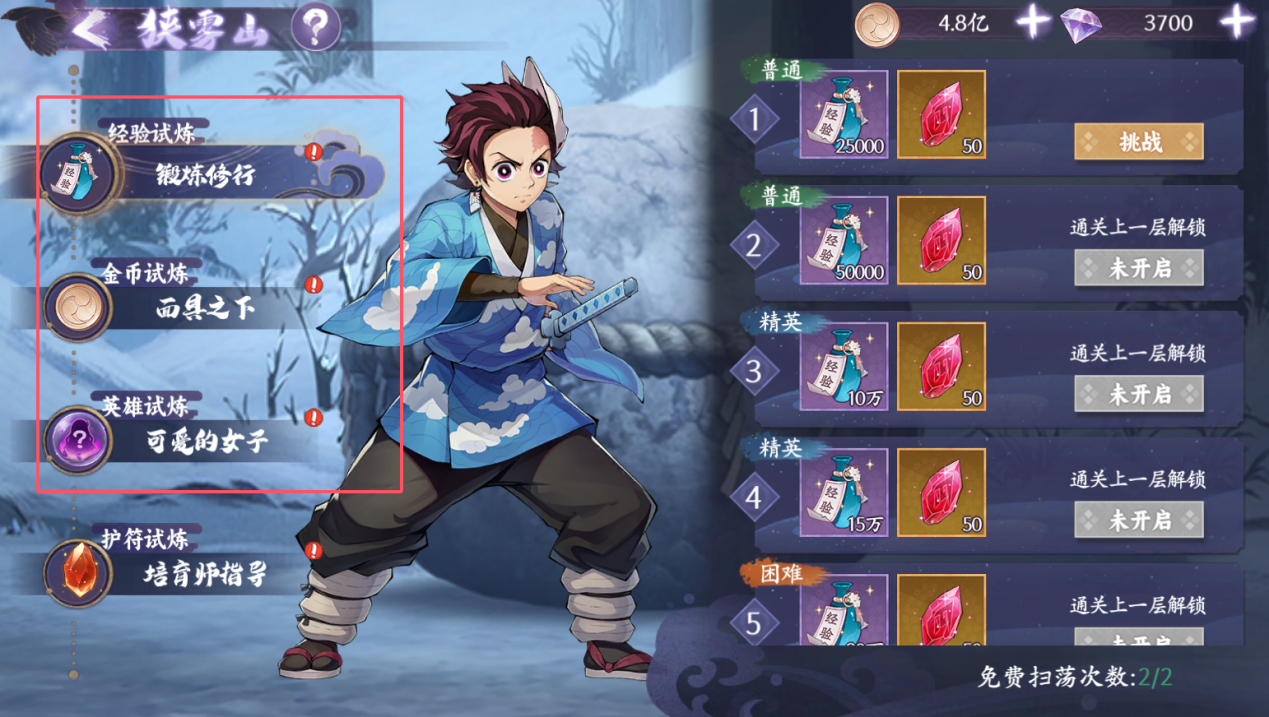Go back using the arrow button
Viewport: 1269px width, 717px height.
92,30
